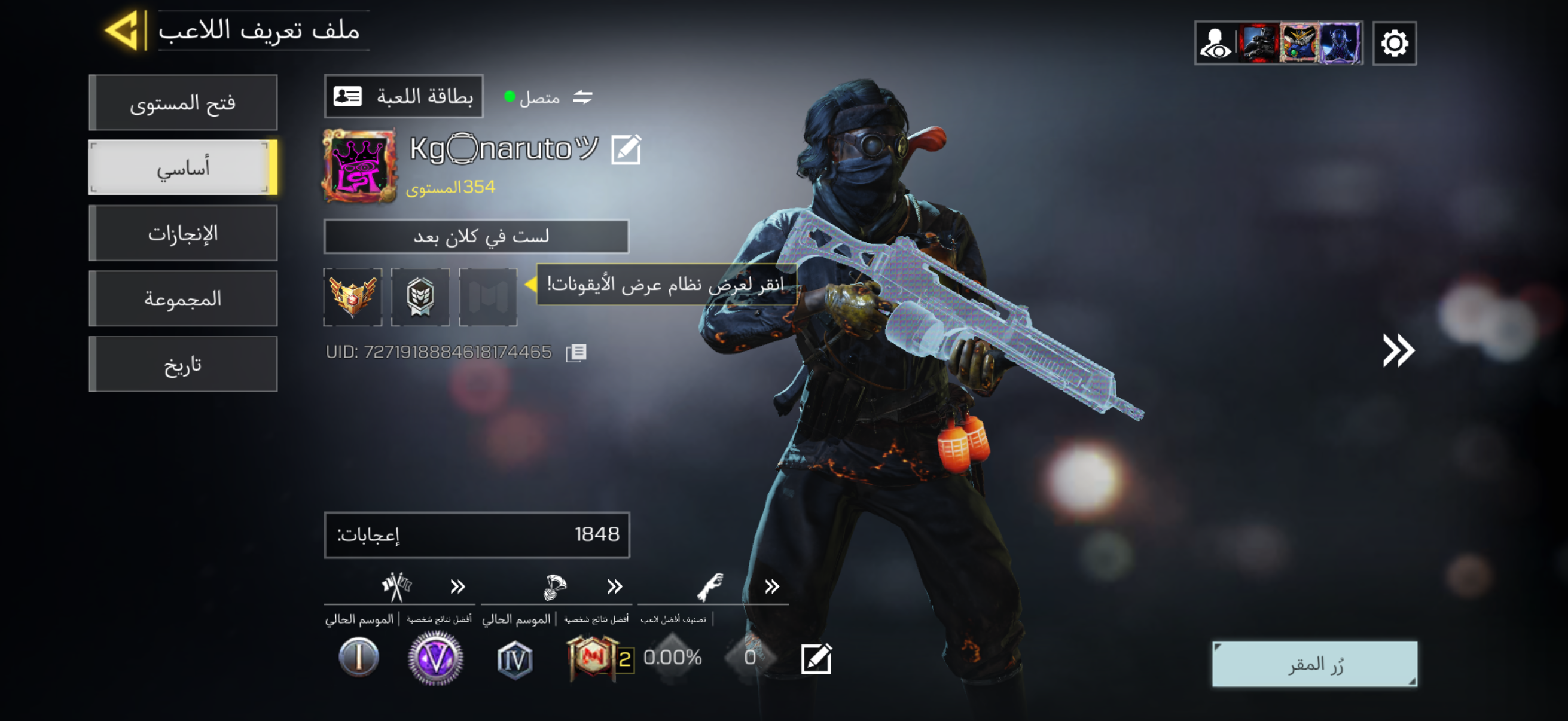
Task: Expand multiplayer ranked stats arrow
Action: pyautogui.click(x=457, y=586)
